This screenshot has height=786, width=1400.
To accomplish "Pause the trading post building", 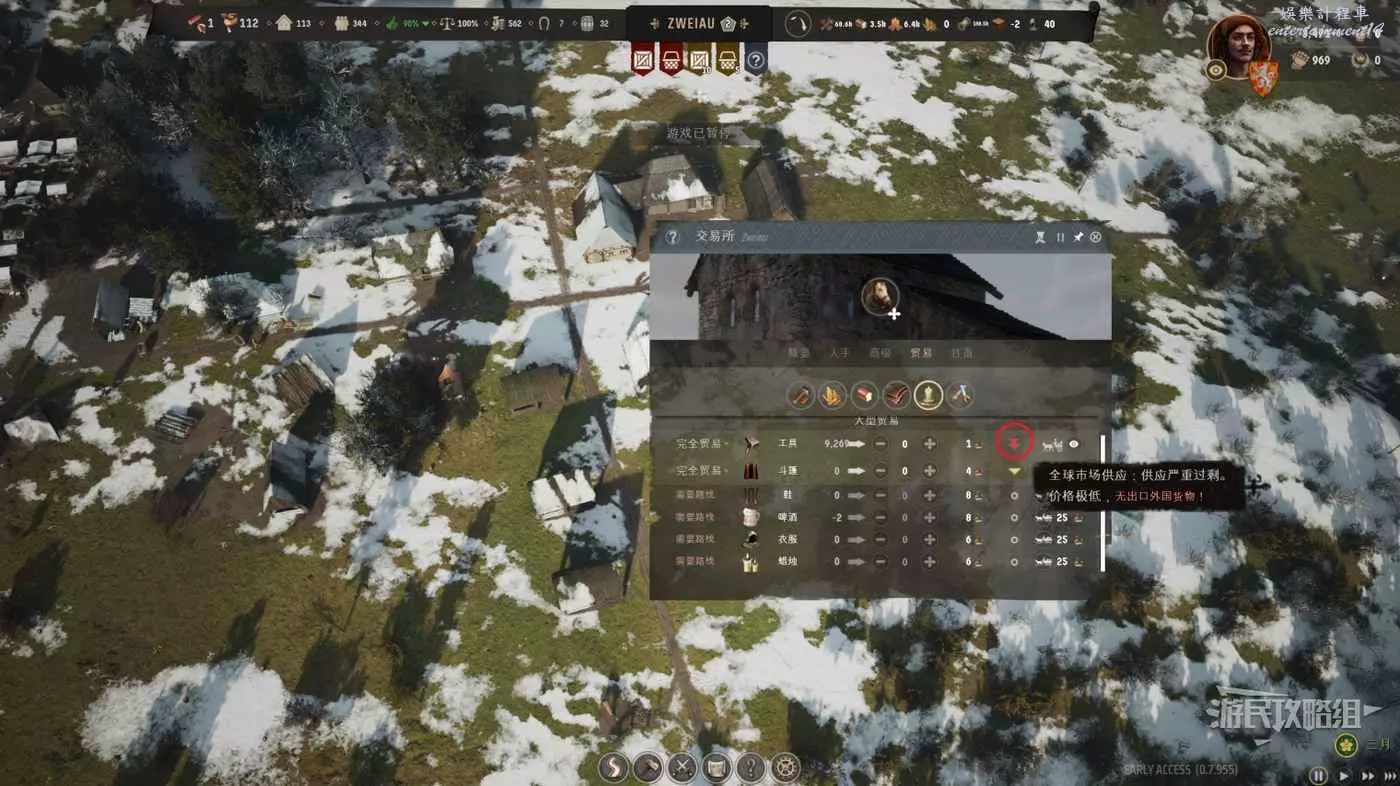I will coord(1060,237).
